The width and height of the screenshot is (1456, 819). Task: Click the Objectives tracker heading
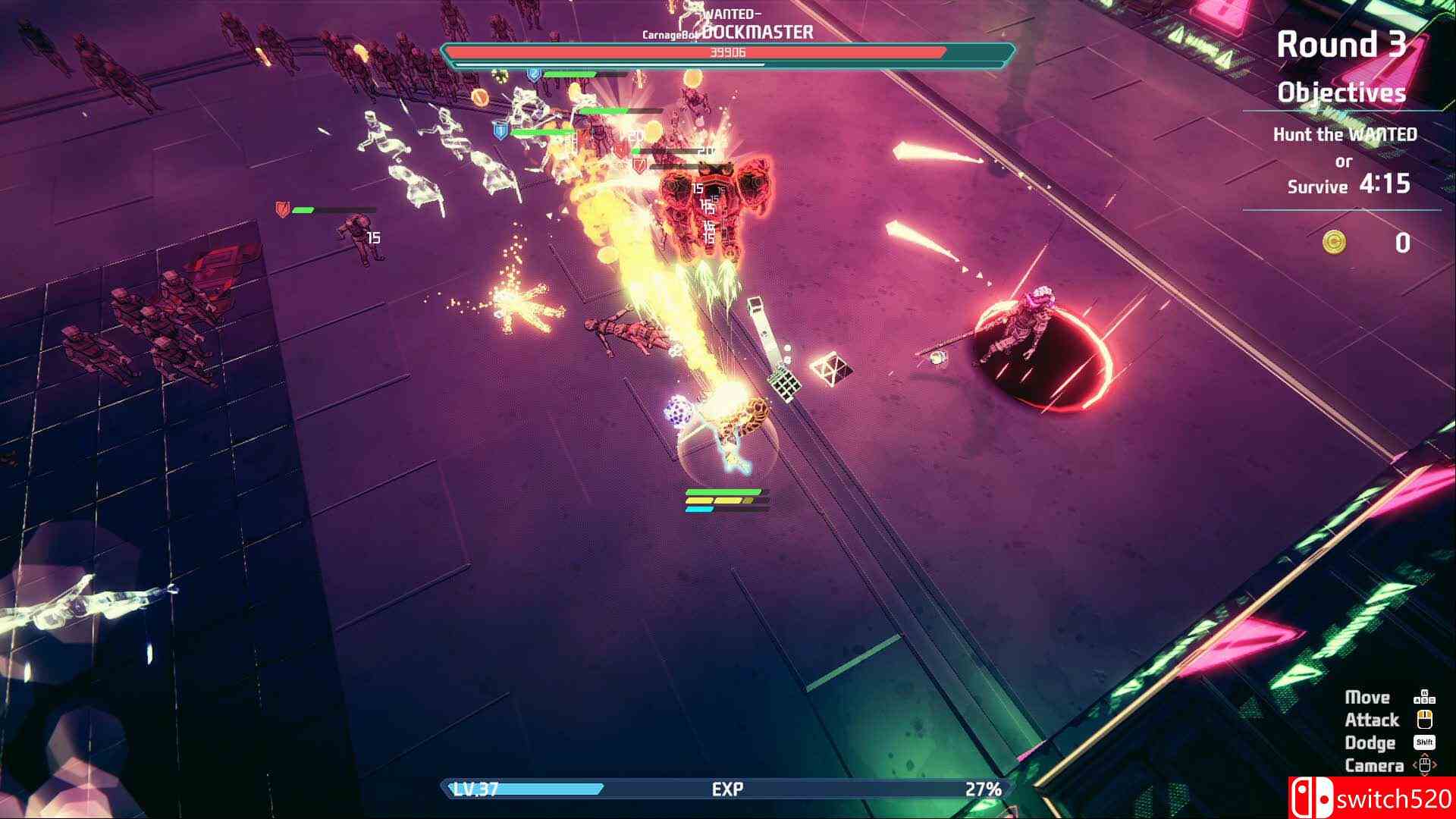(1341, 93)
